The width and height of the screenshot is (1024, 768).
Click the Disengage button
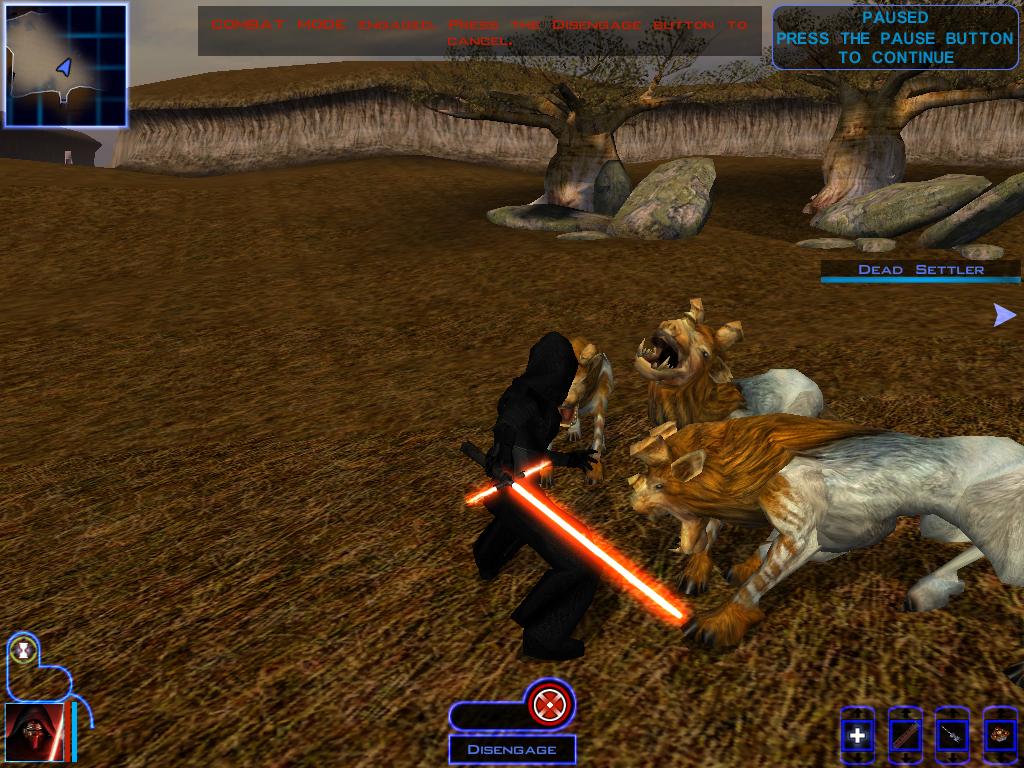[511, 749]
